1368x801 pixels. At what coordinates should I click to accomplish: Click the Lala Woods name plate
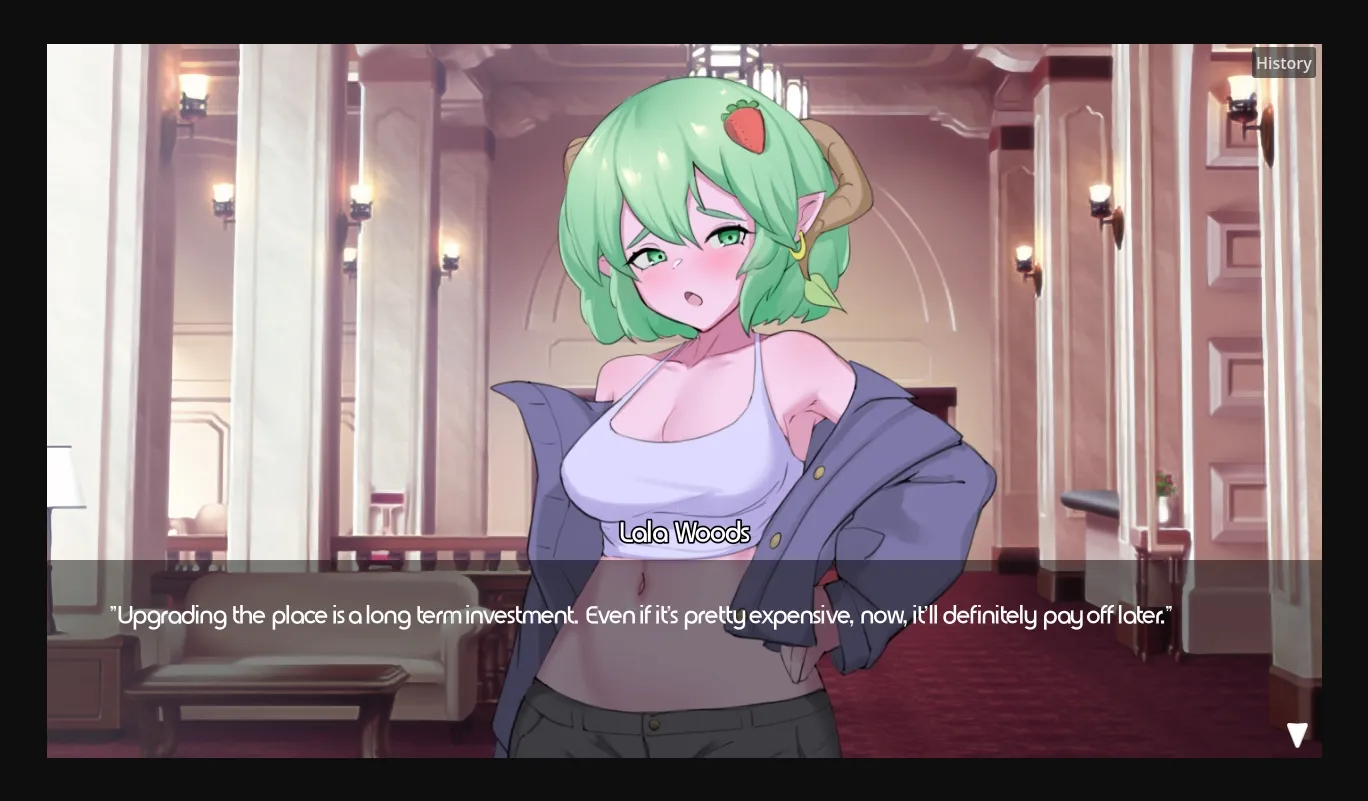[685, 533]
